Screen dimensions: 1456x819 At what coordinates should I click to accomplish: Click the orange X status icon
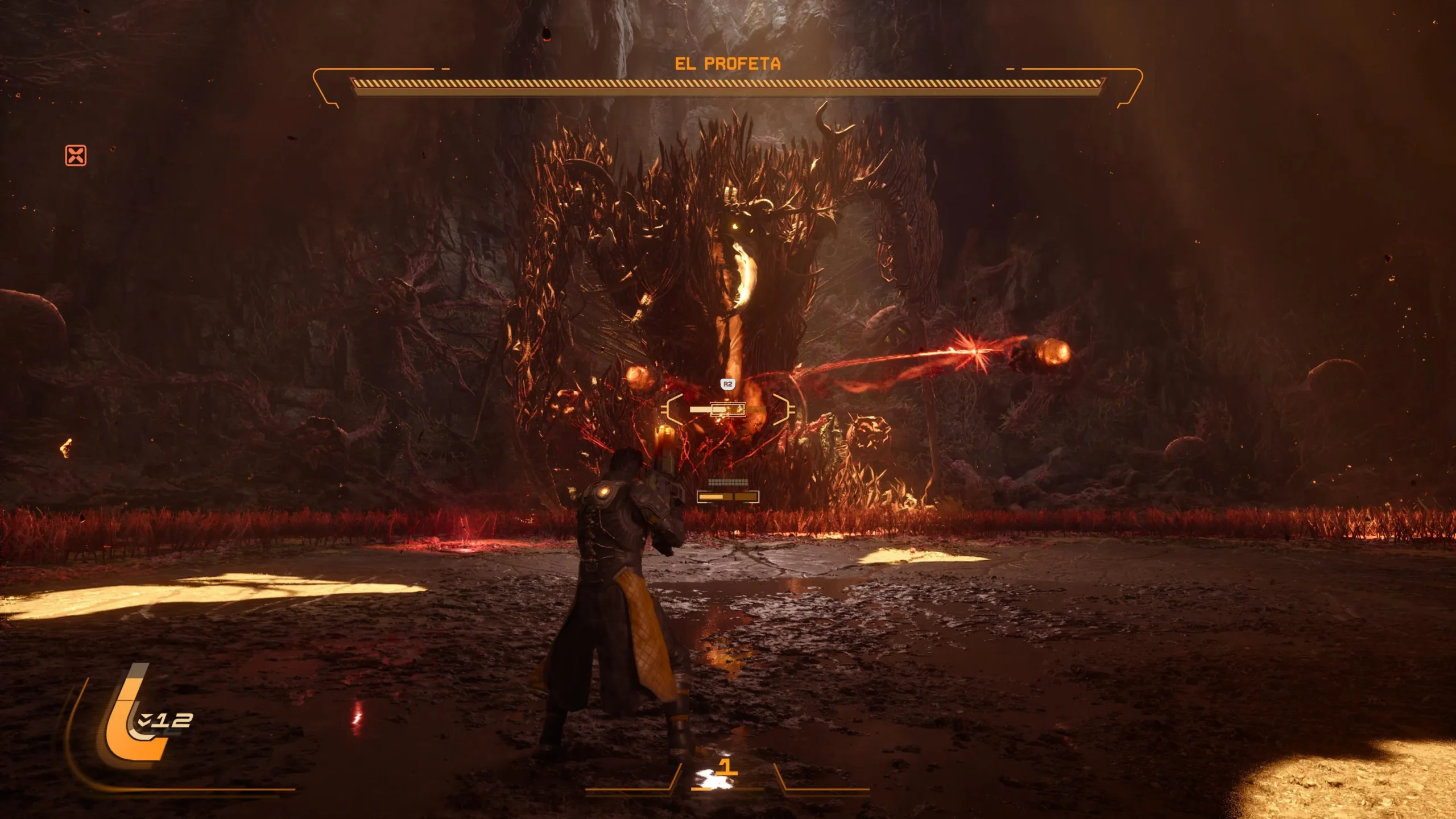pos(76,155)
